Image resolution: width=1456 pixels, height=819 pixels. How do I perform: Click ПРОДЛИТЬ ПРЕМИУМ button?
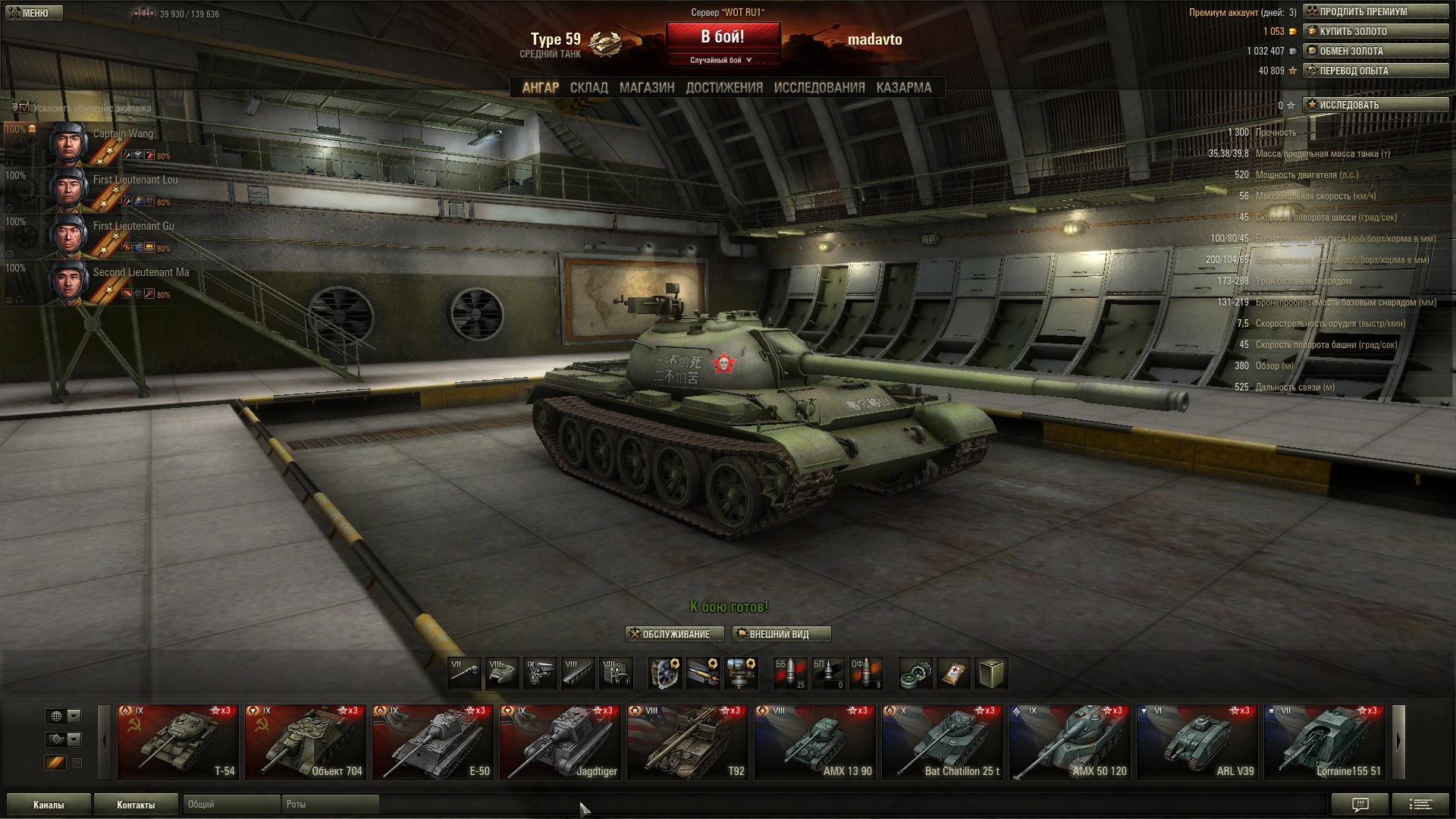coord(1375,11)
